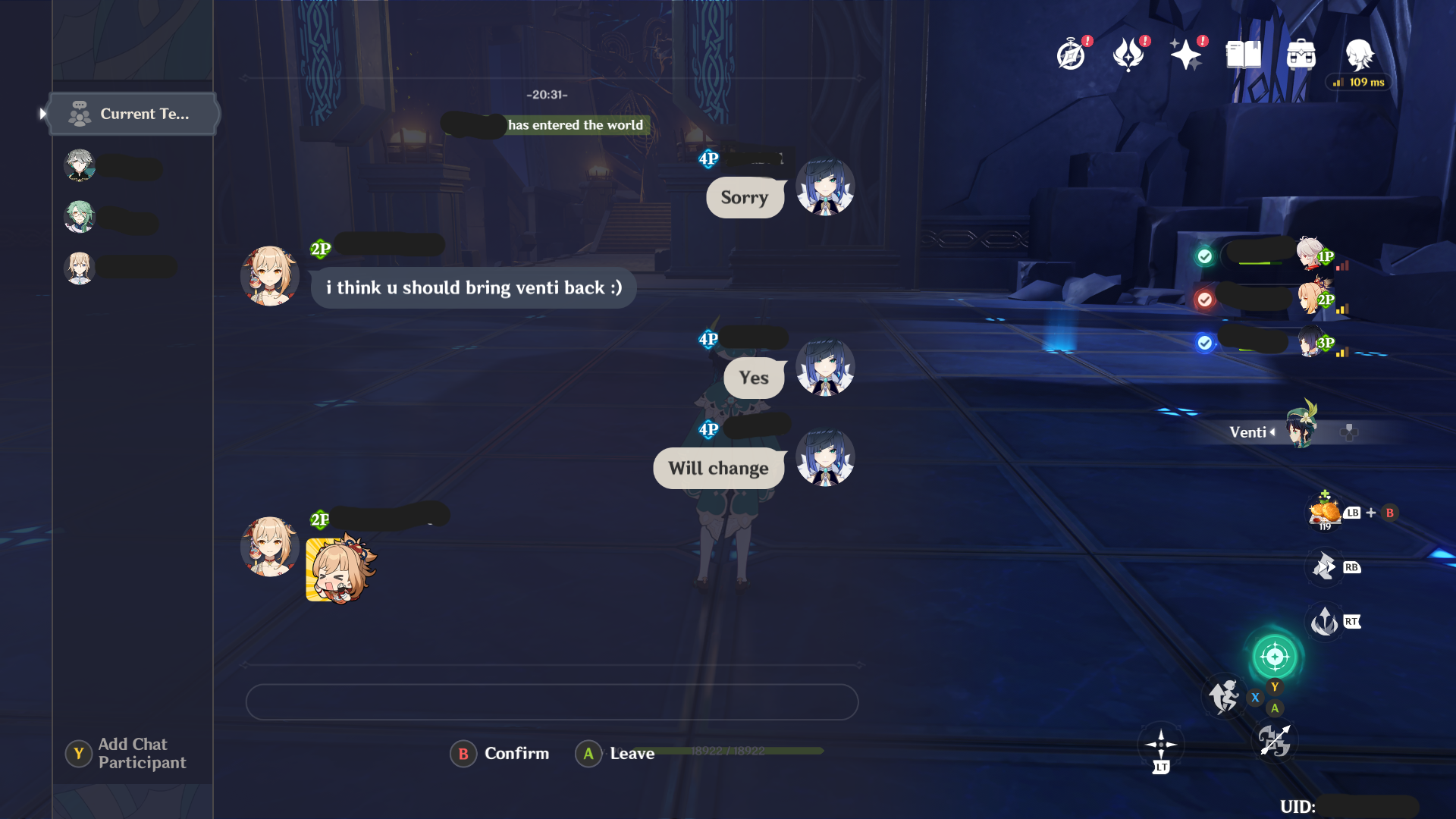Open the Adventurer Handbook book icon

(x=1244, y=53)
